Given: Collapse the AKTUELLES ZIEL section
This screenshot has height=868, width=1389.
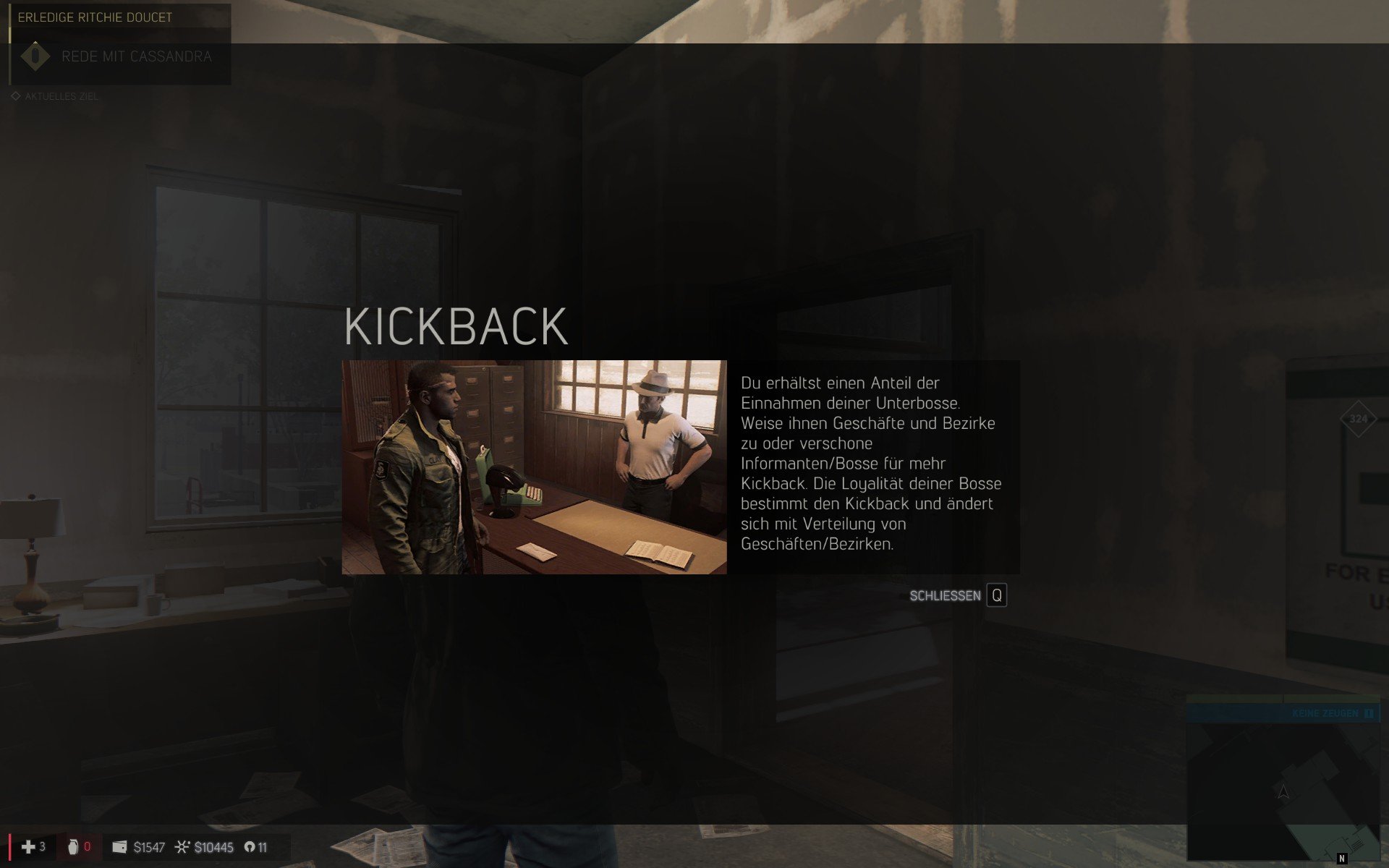Looking at the screenshot, I should 60,95.
